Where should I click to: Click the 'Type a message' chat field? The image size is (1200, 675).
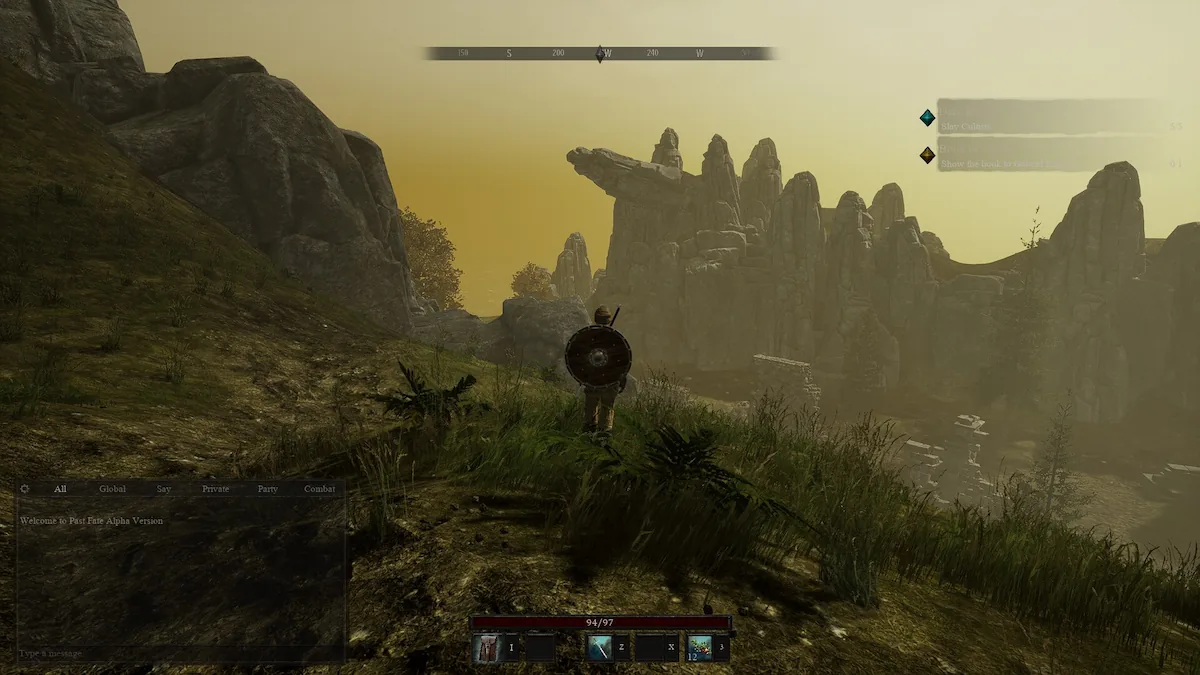(180, 653)
